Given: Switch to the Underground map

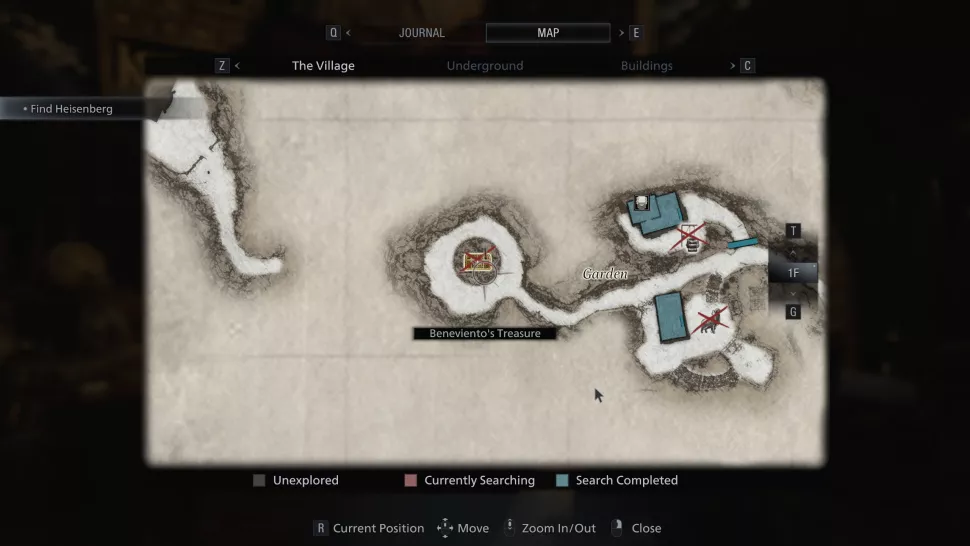Looking at the screenshot, I should tap(484, 66).
